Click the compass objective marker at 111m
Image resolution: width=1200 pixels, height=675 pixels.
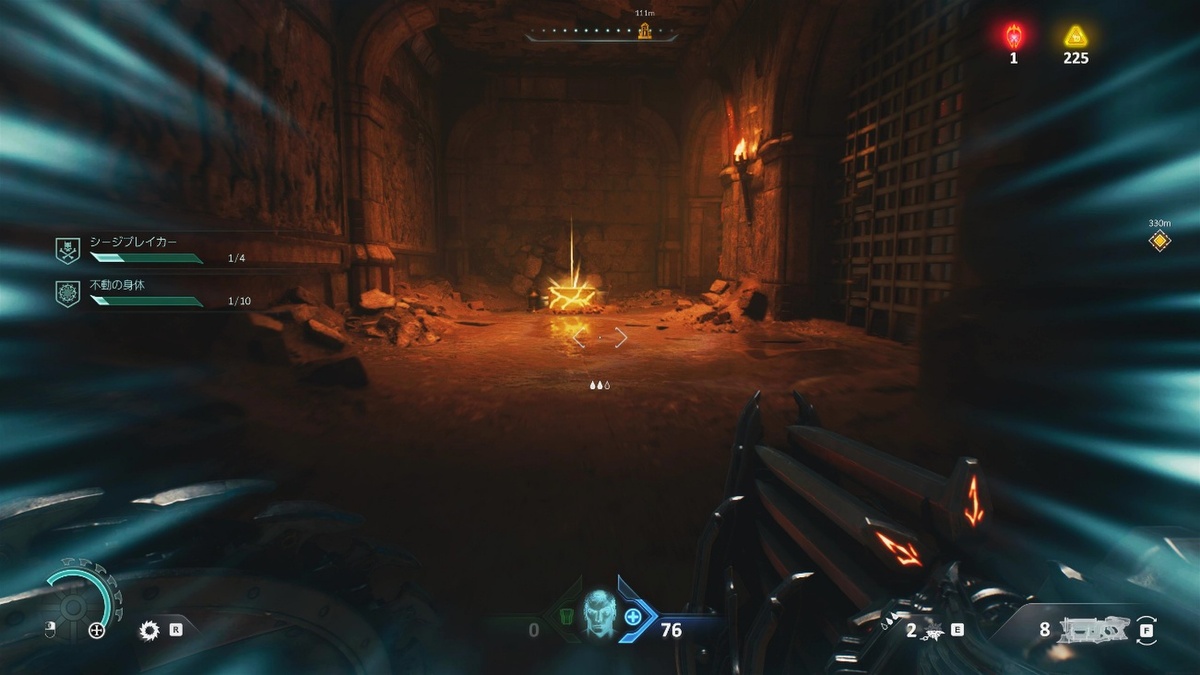click(646, 31)
